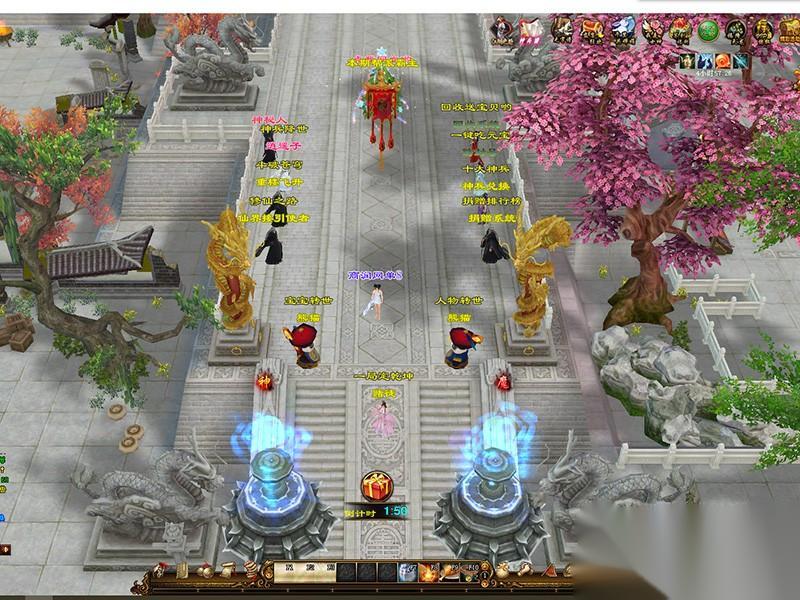Click the green round icon in top bar
This screenshot has height=600, width=800.
[708, 29]
